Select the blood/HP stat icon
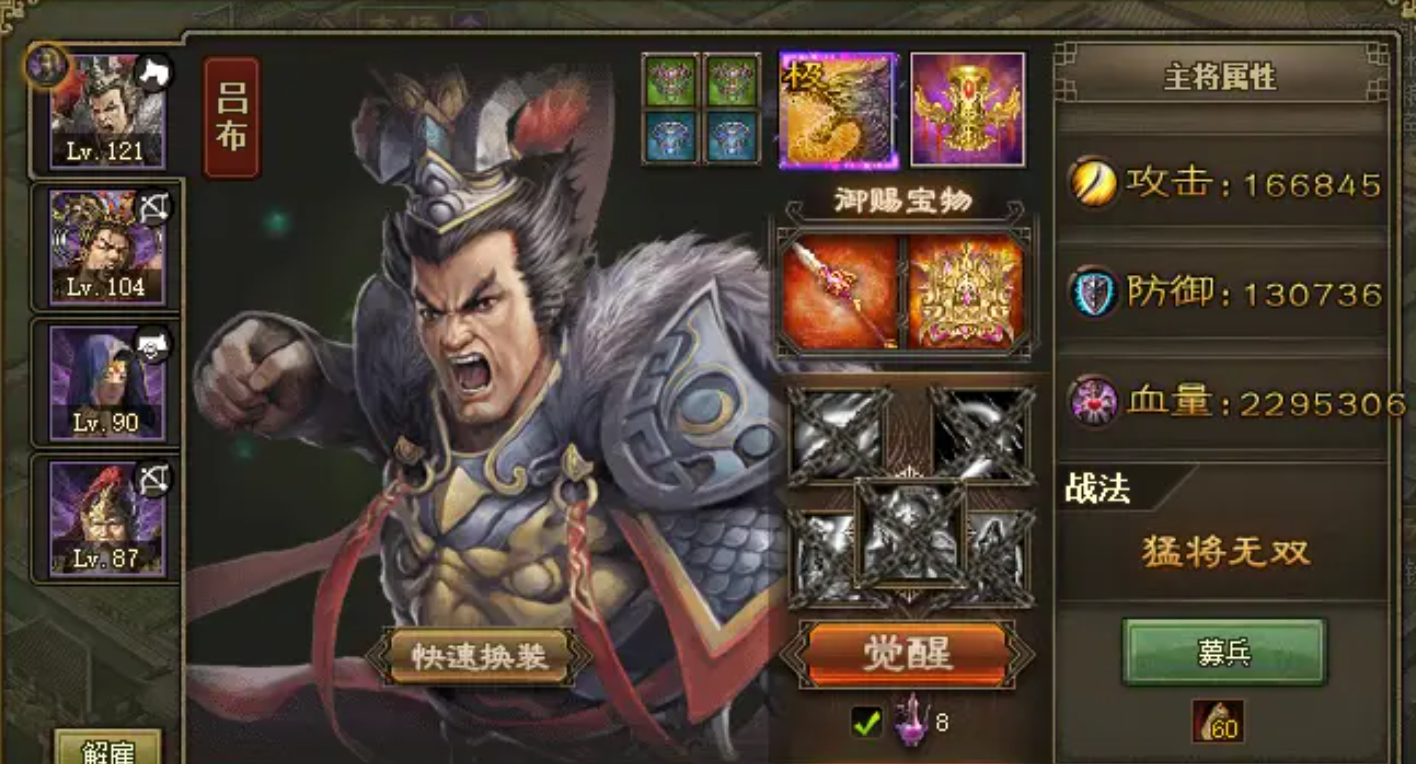The height and width of the screenshot is (764, 1416). [x=1093, y=398]
